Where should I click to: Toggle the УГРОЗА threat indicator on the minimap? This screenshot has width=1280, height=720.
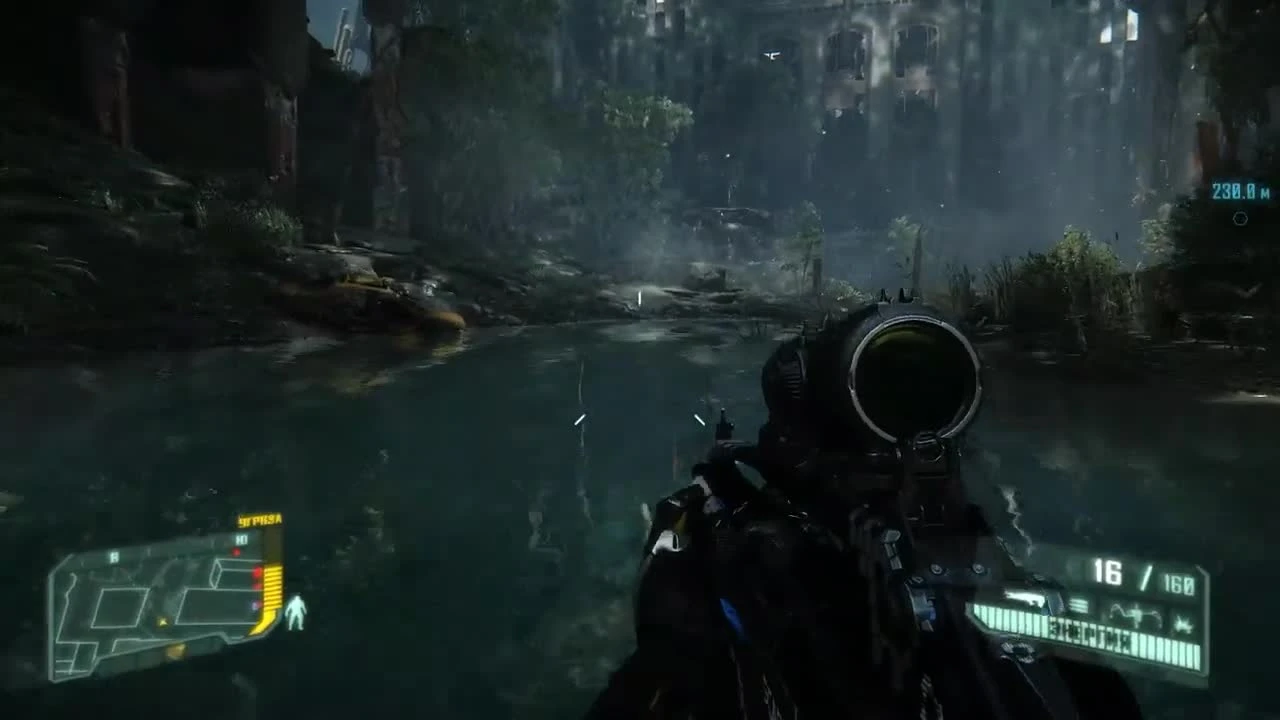point(259,519)
